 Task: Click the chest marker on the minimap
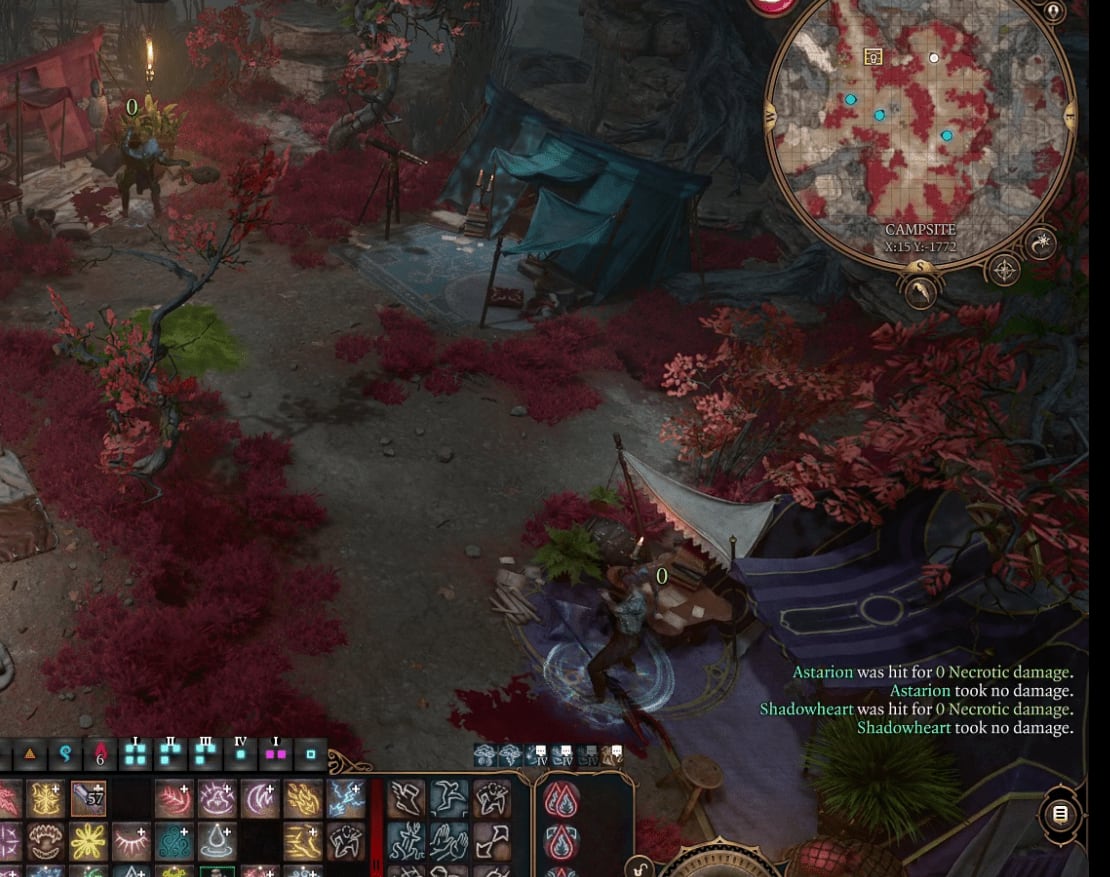click(x=872, y=57)
